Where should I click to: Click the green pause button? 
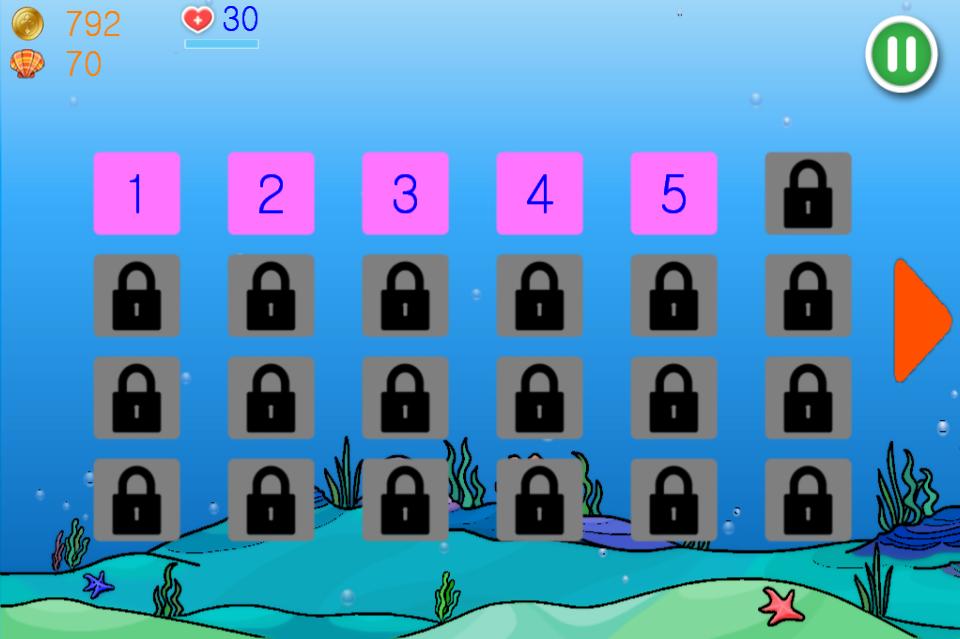[901, 54]
